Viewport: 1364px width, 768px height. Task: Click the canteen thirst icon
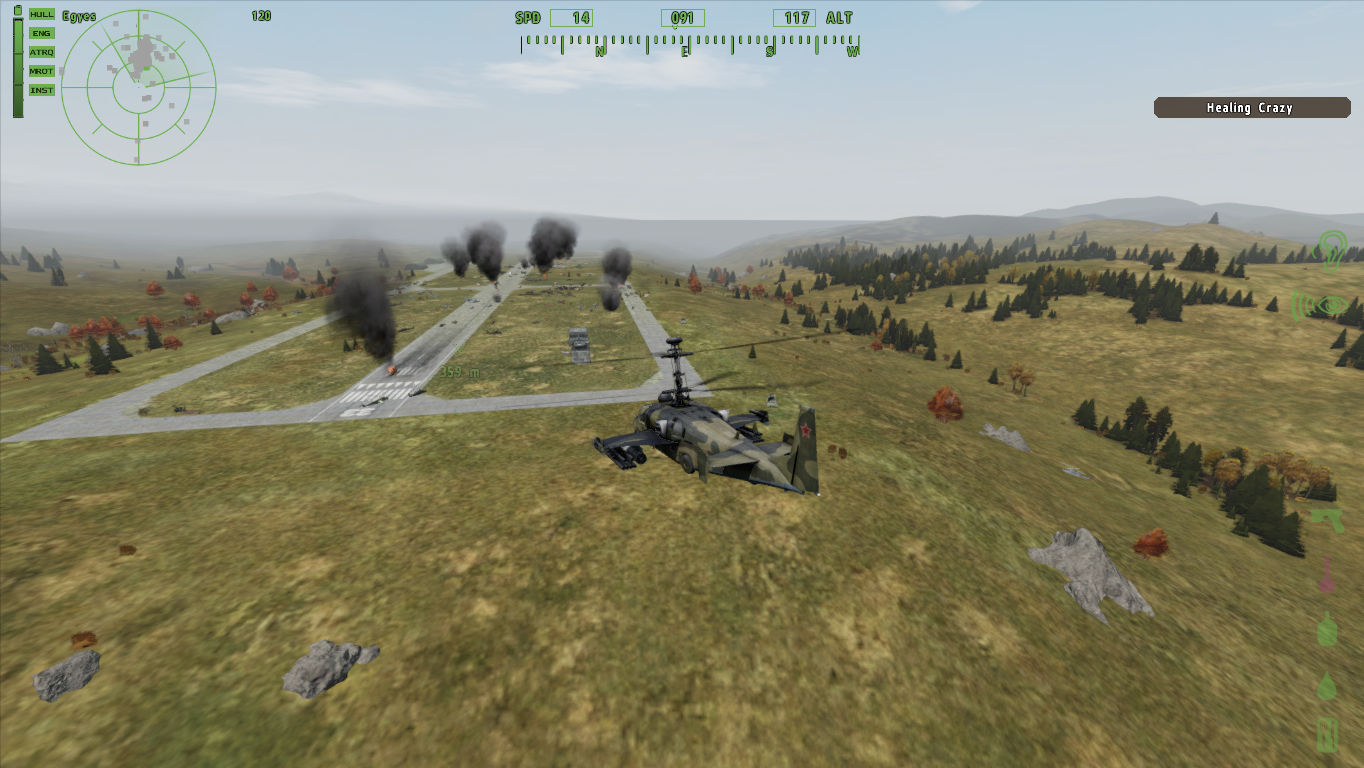tap(1327, 630)
